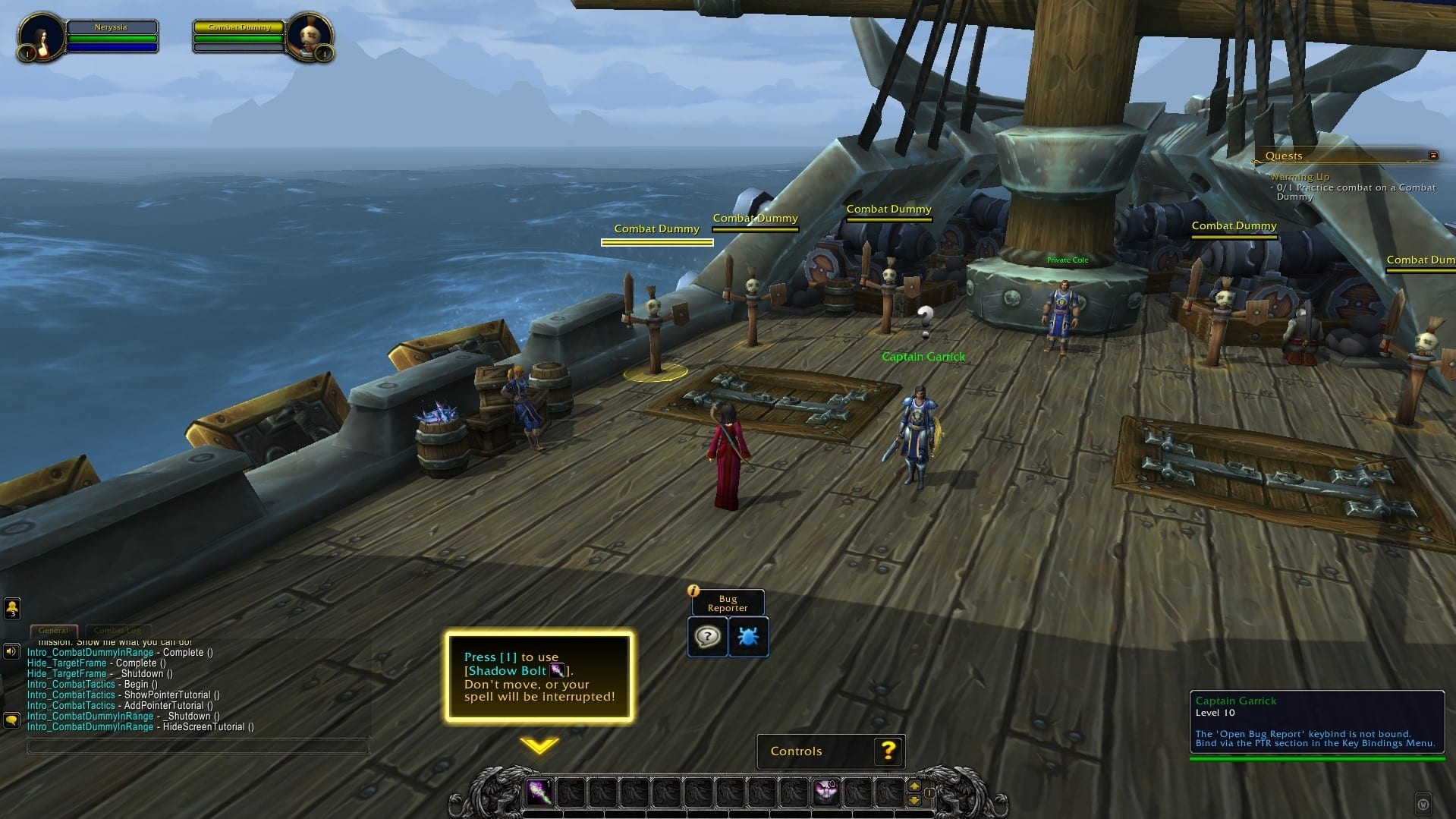1456x819 pixels.
Task: Cast Shadow Bolt from the action bar
Action: [x=539, y=793]
